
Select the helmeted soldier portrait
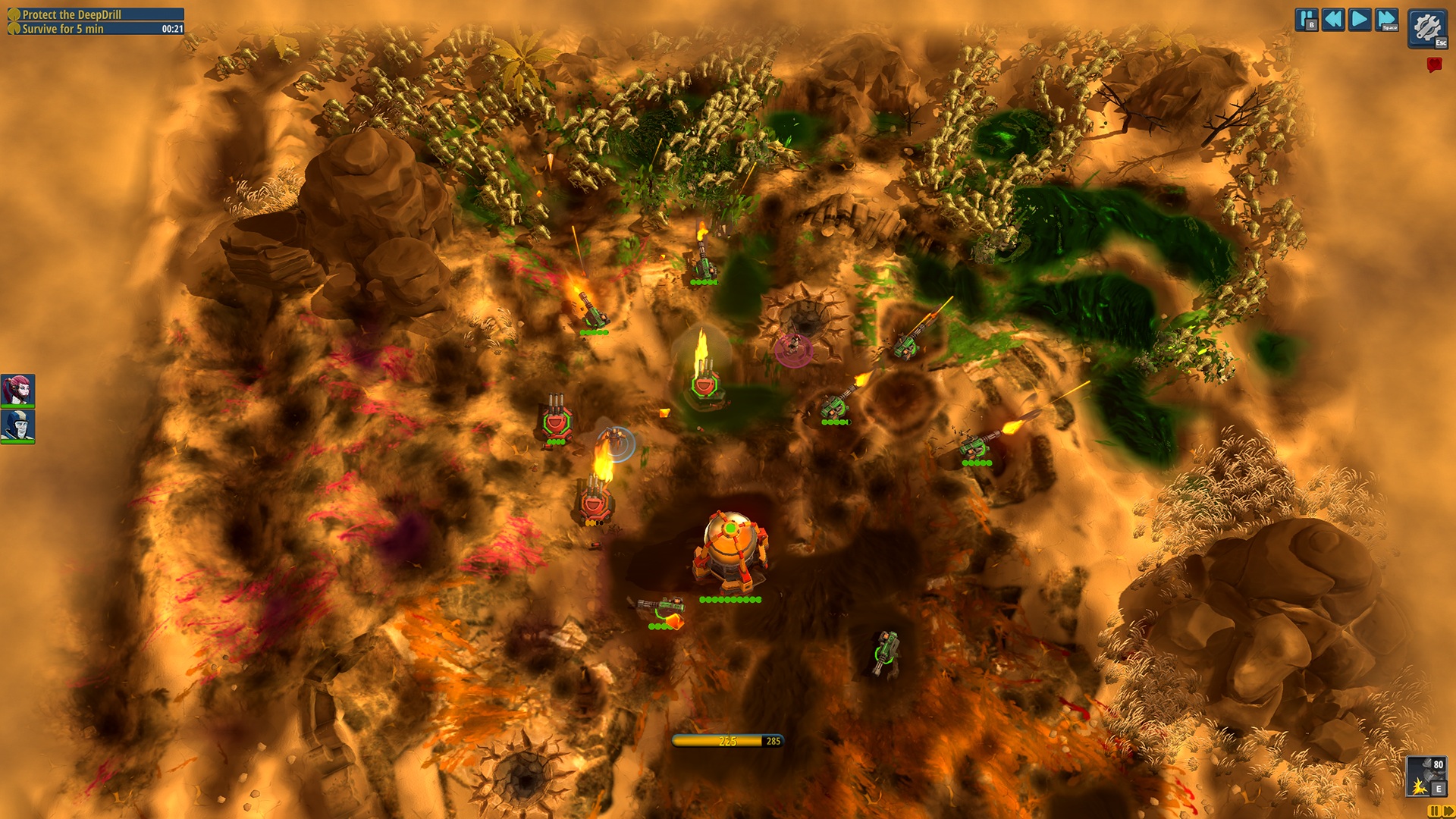[19, 428]
